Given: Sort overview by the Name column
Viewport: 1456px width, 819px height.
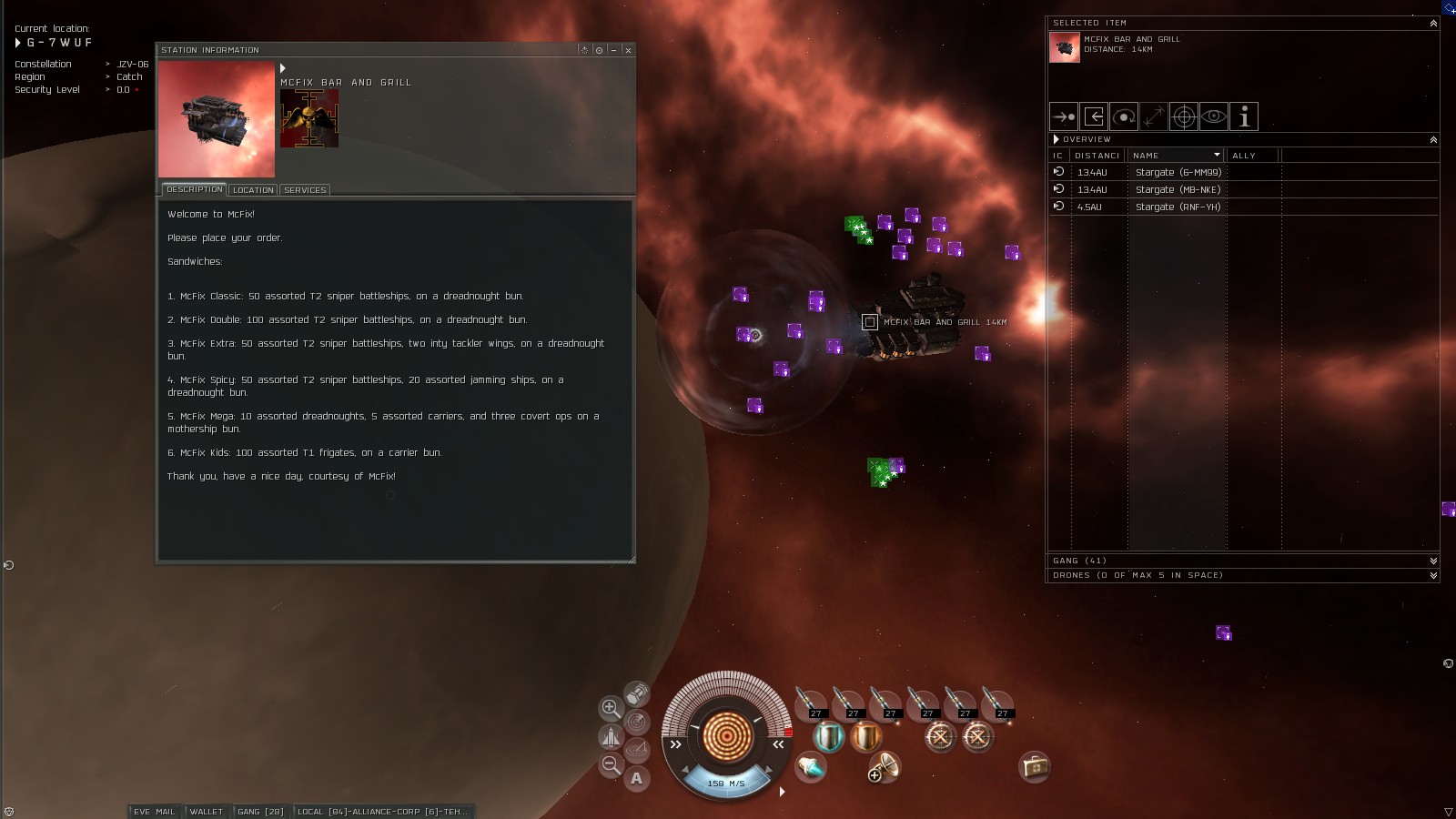Looking at the screenshot, I should [x=1174, y=156].
